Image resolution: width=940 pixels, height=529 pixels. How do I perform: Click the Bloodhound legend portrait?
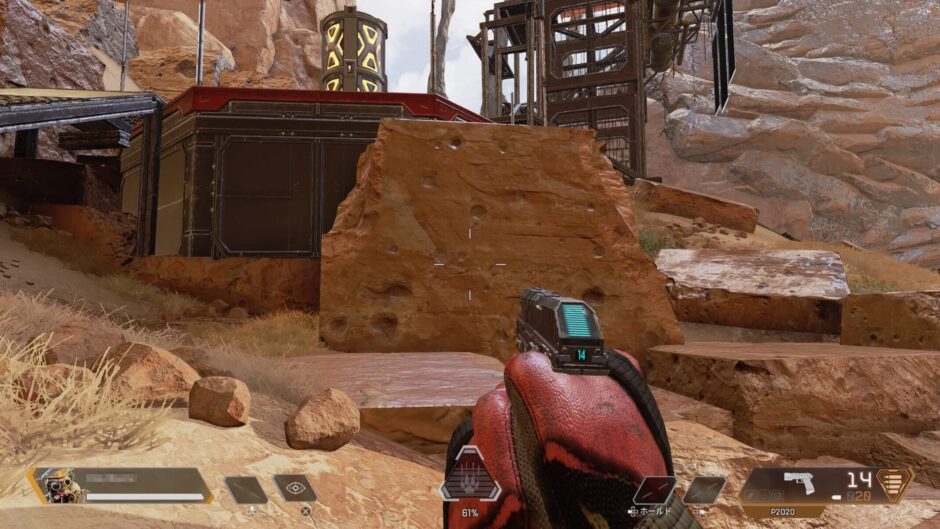[x=57, y=486]
